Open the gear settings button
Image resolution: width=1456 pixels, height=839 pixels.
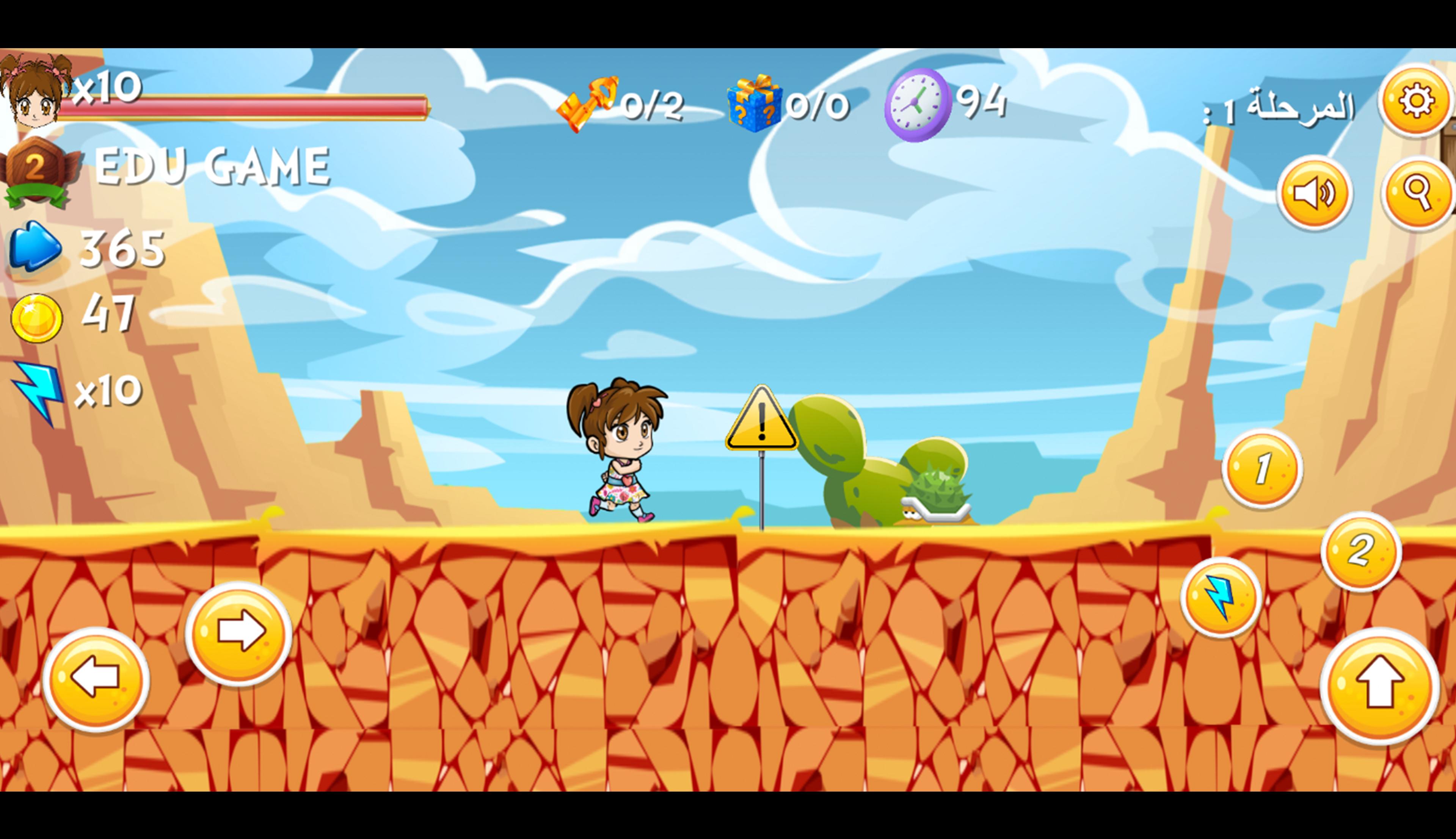[x=1416, y=101]
